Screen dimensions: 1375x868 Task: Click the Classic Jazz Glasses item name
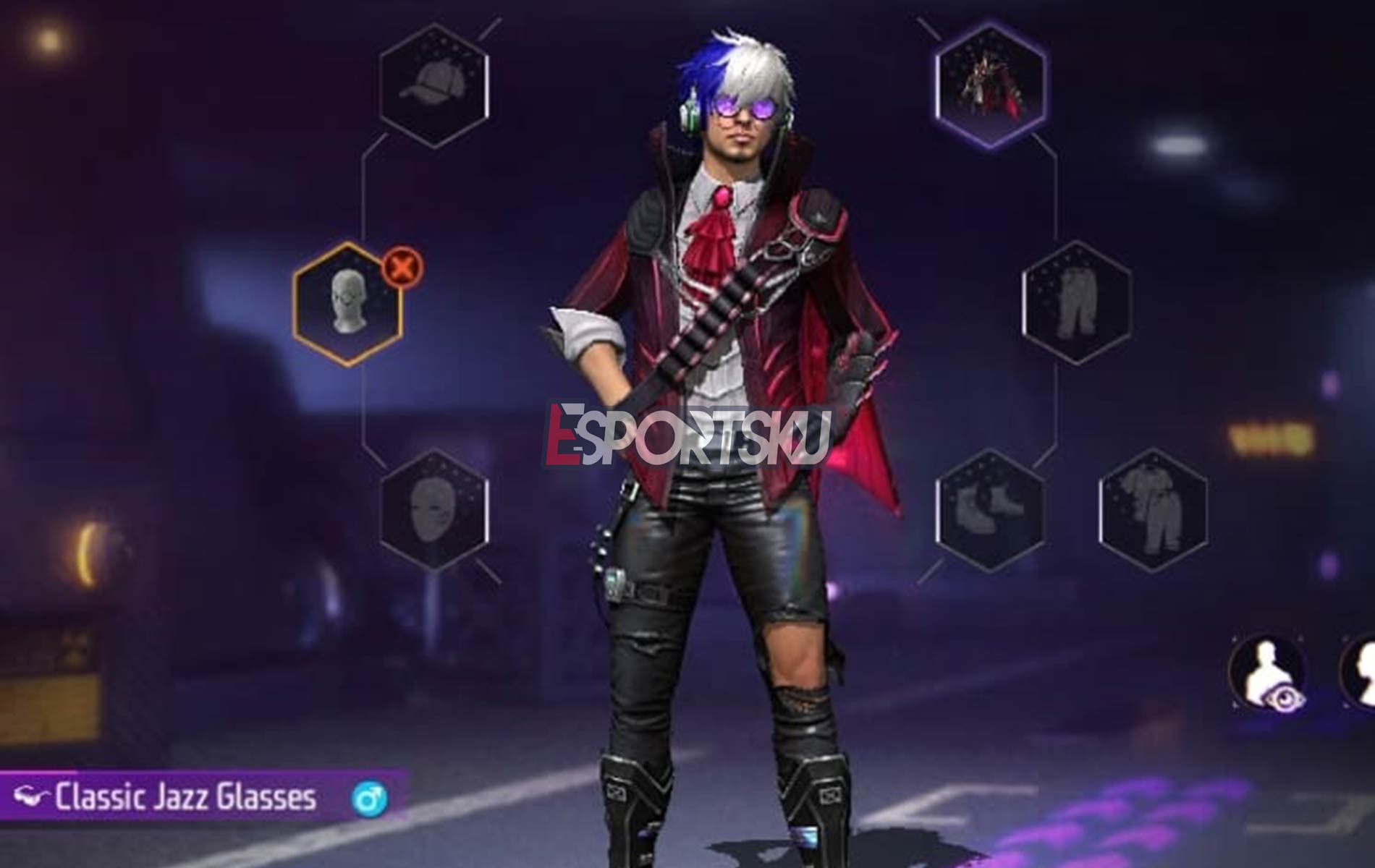coord(185,796)
